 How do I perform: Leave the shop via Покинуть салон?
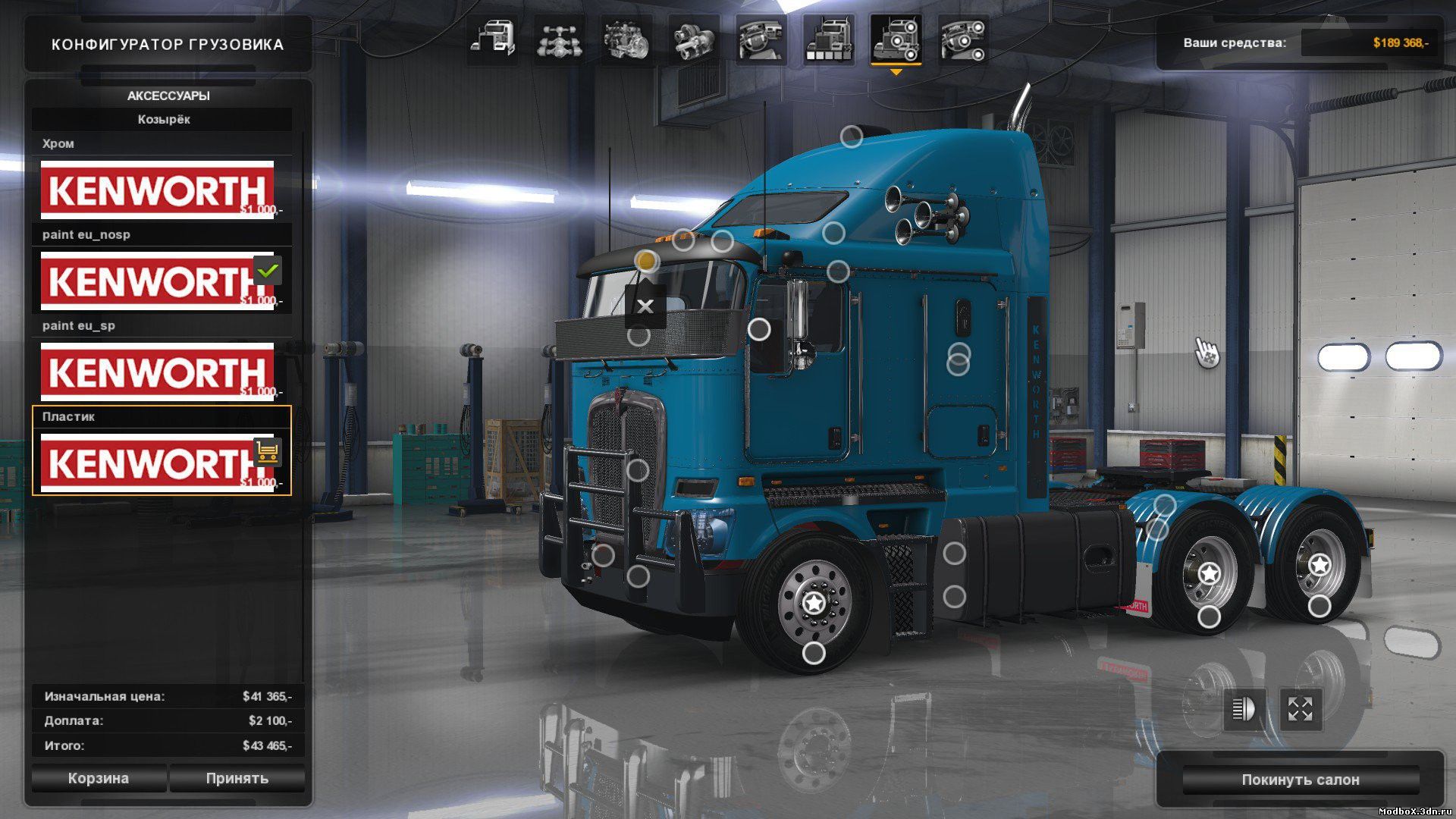1300,780
